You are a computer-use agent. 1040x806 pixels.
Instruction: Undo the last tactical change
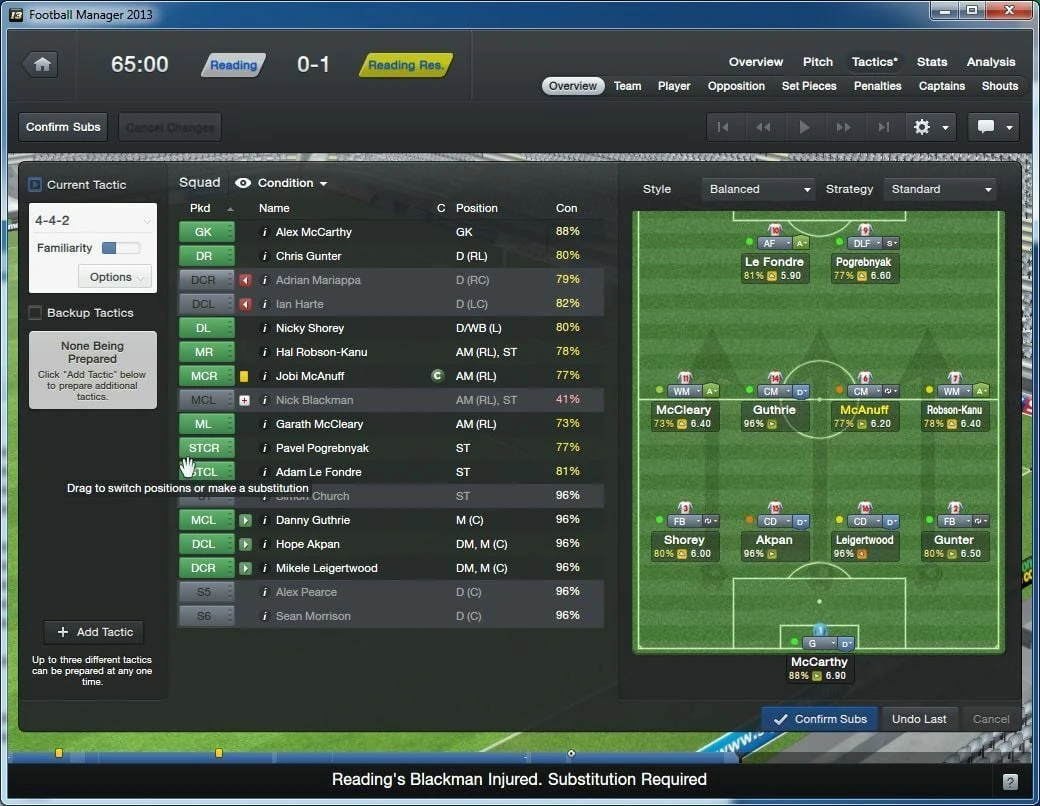(x=919, y=719)
